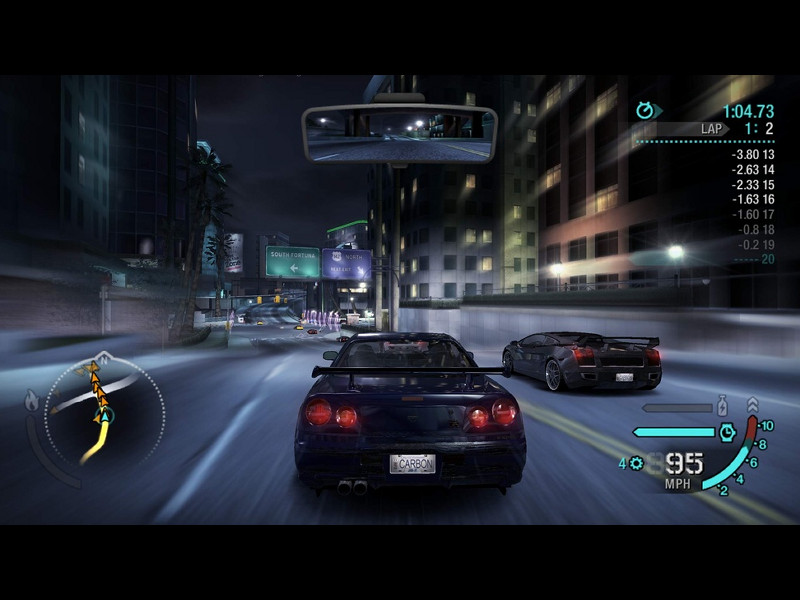Select the double-chevron shift indicator above the tachometer
The image size is (800, 600).
point(752,405)
